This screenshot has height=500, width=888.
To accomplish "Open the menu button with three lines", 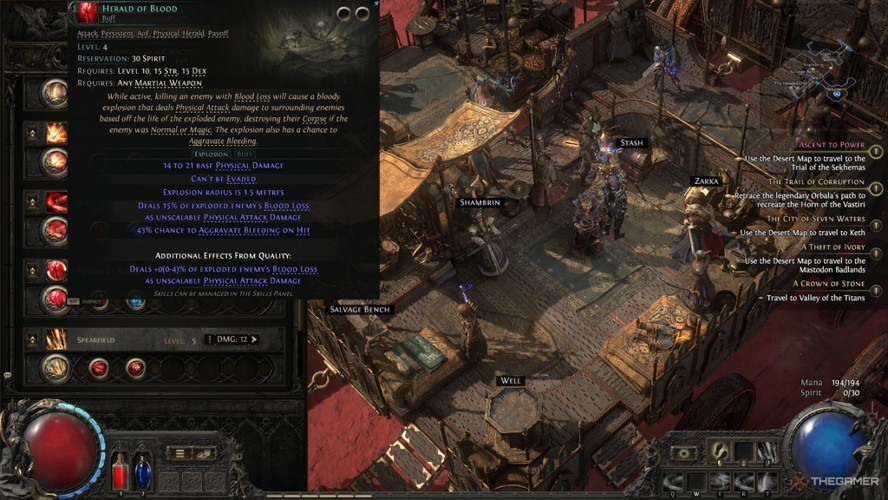I will click(177, 453).
